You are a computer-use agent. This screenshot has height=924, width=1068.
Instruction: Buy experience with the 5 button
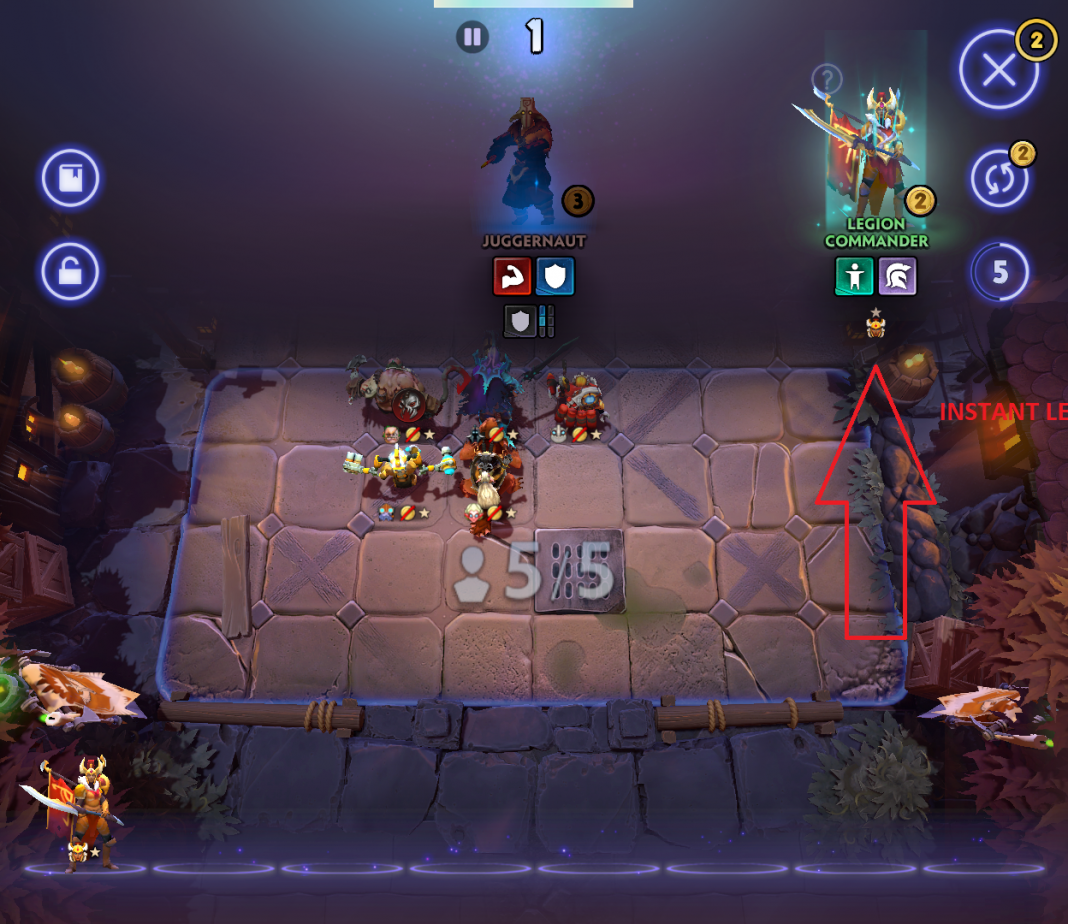pyautogui.click(x=1000, y=272)
